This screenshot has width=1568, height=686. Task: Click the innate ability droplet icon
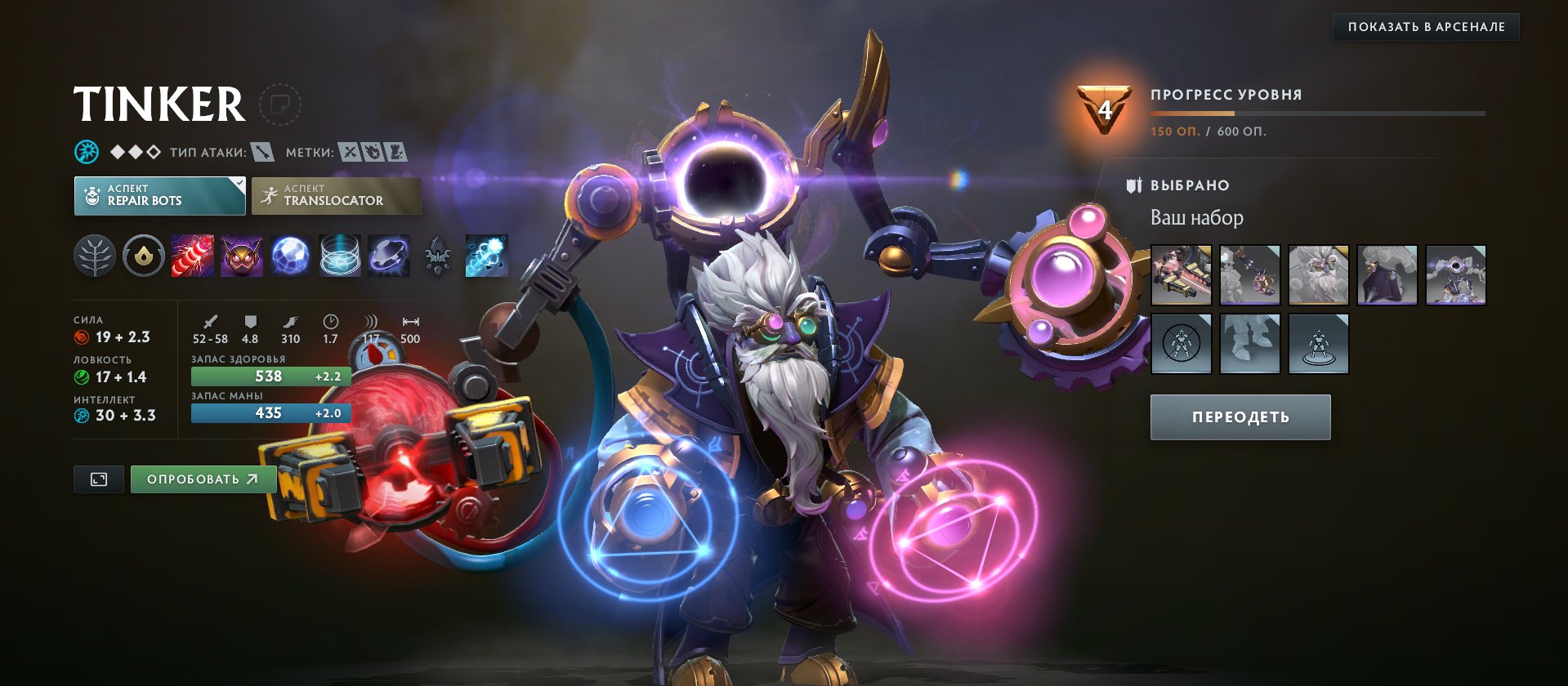pyautogui.click(x=143, y=256)
